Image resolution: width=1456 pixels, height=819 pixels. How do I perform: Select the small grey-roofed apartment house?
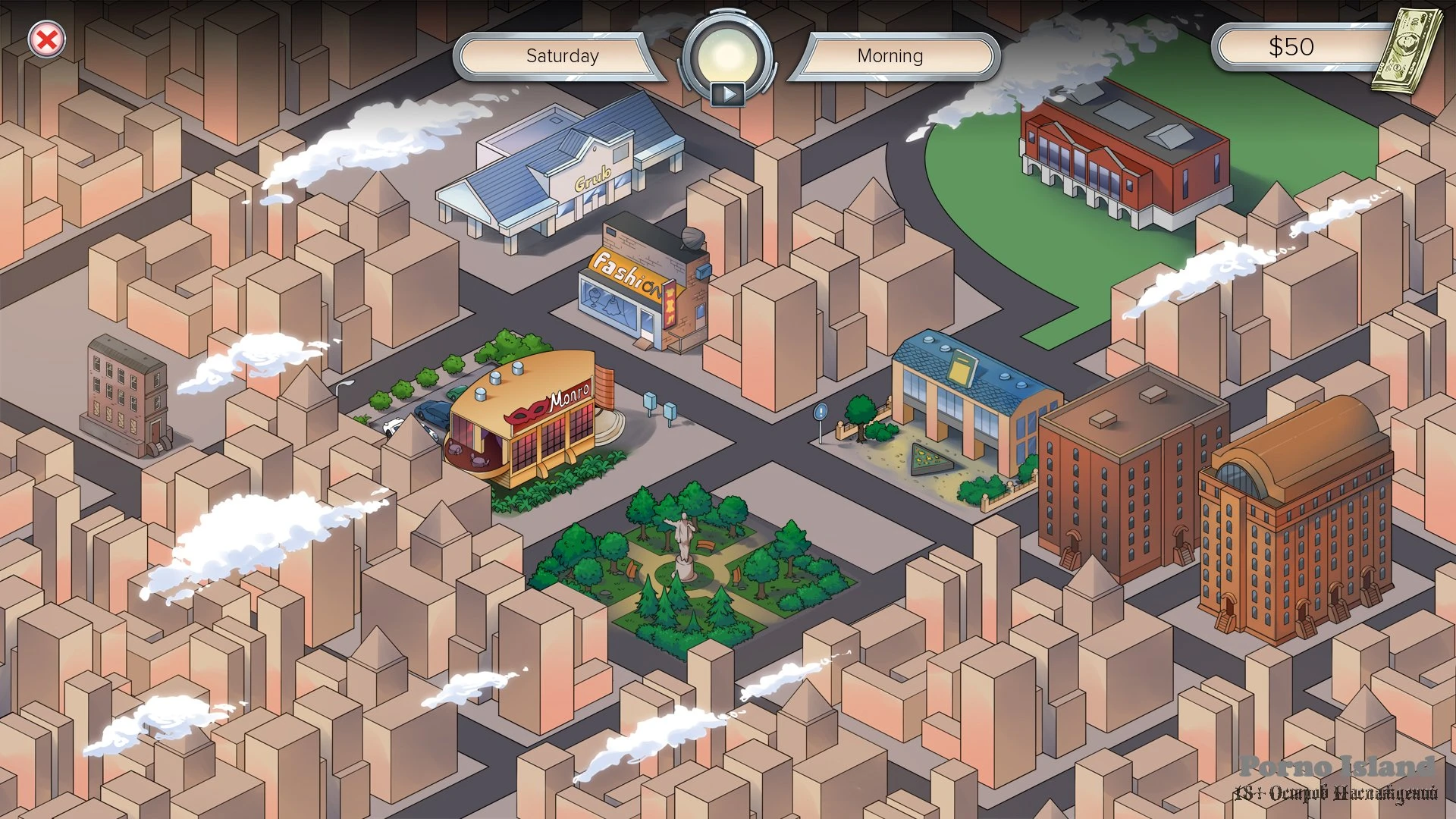click(126, 394)
